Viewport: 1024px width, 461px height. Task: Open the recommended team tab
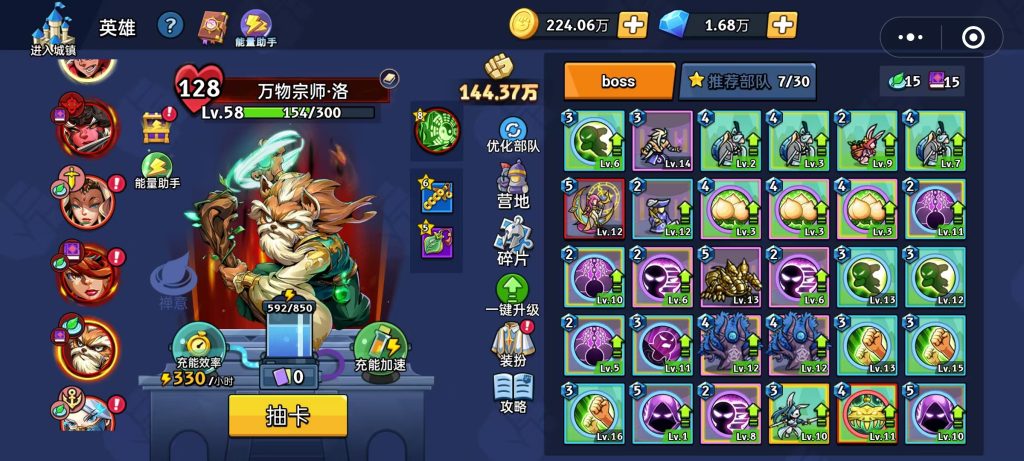coord(746,81)
